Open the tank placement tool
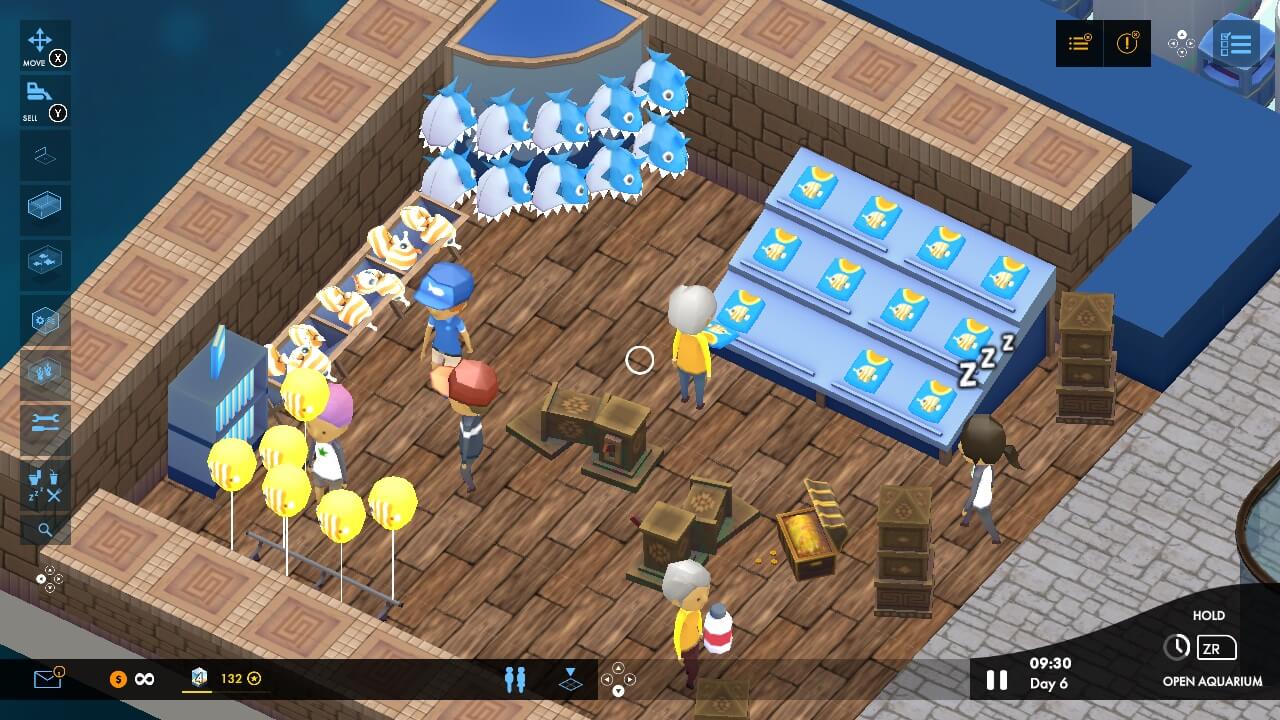This screenshot has height=720, width=1280. pos(44,207)
